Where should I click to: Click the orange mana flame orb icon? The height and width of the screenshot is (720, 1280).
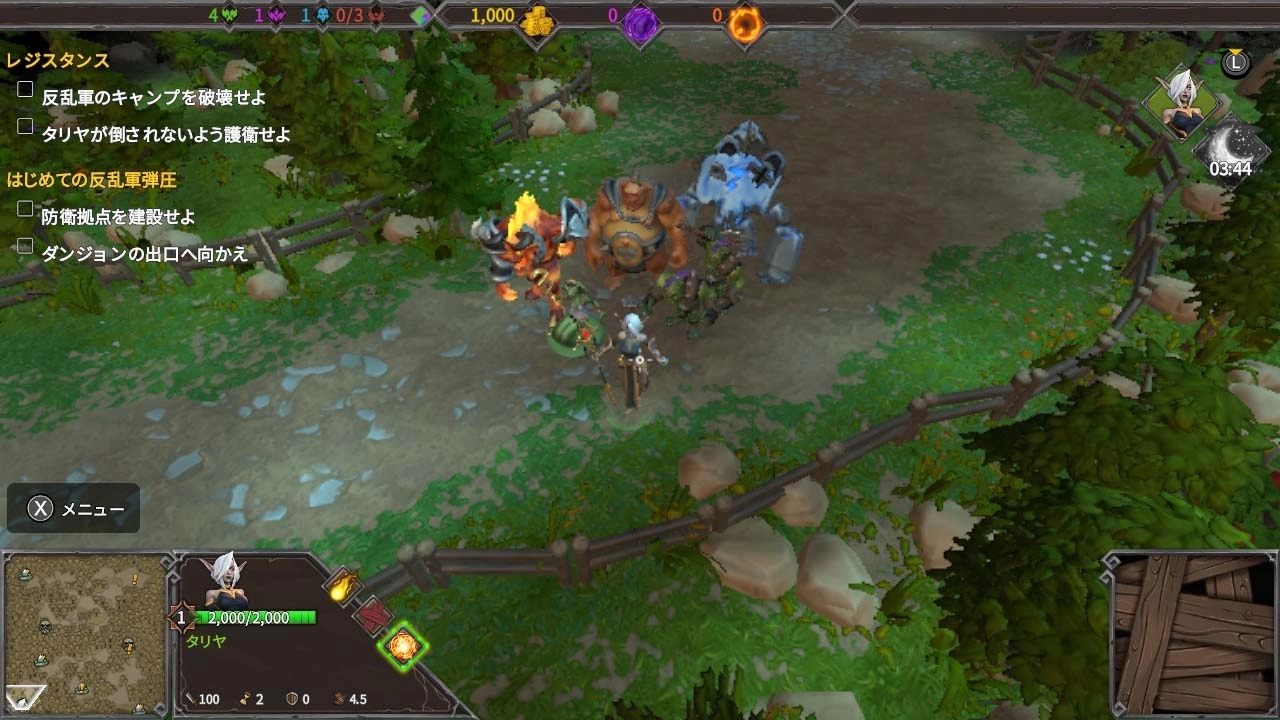(x=747, y=22)
